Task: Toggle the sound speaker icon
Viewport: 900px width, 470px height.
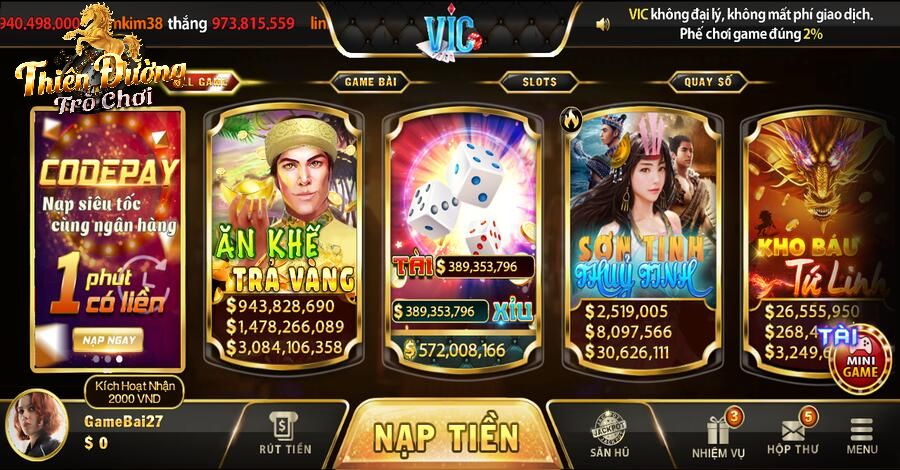Action: tap(602, 22)
